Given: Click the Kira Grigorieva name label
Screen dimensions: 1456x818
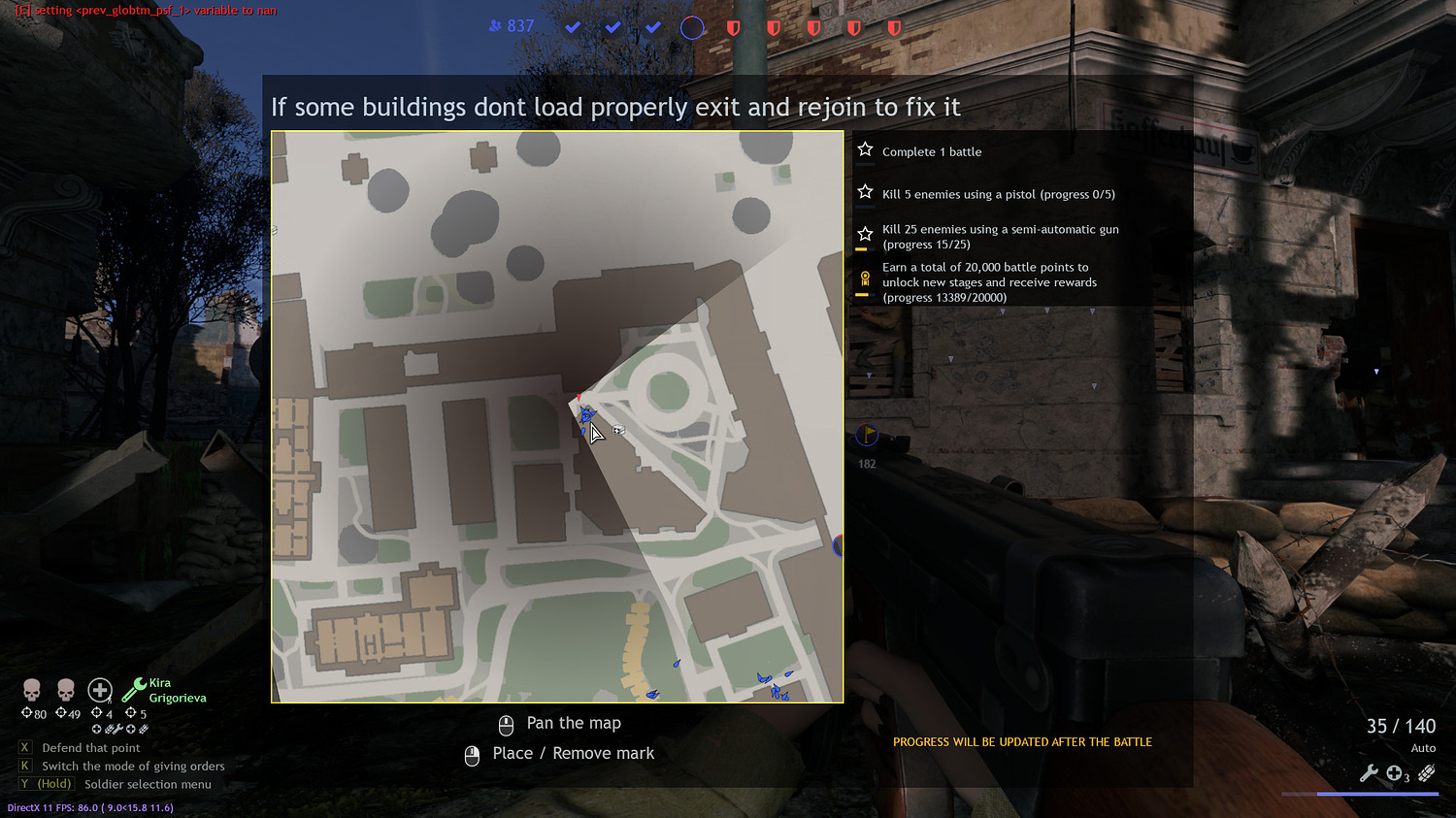Looking at the screenshot, I should tap(179, 690).
